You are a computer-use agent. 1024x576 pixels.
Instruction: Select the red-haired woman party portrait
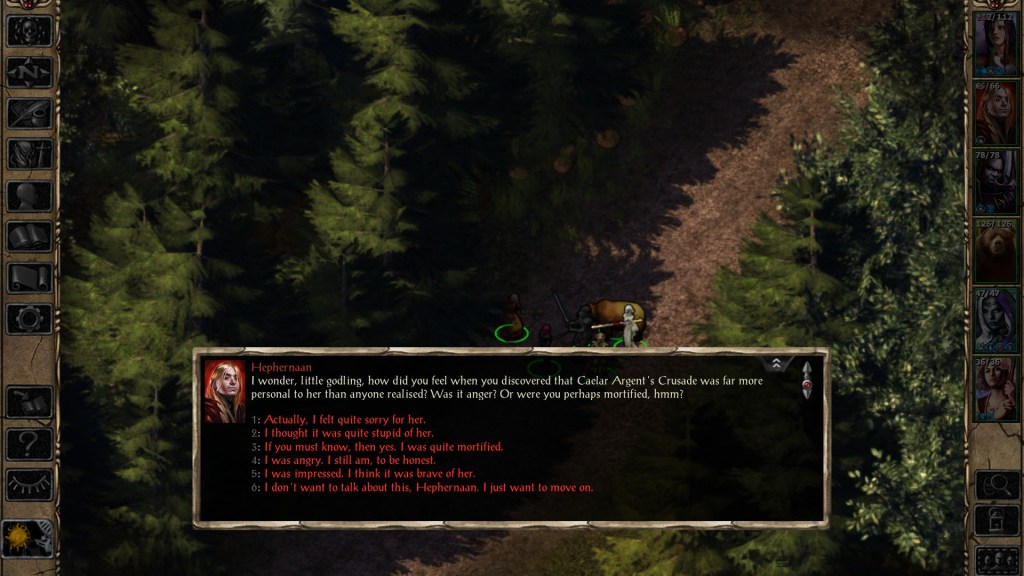pyautogui.click(x=996, y=113)
